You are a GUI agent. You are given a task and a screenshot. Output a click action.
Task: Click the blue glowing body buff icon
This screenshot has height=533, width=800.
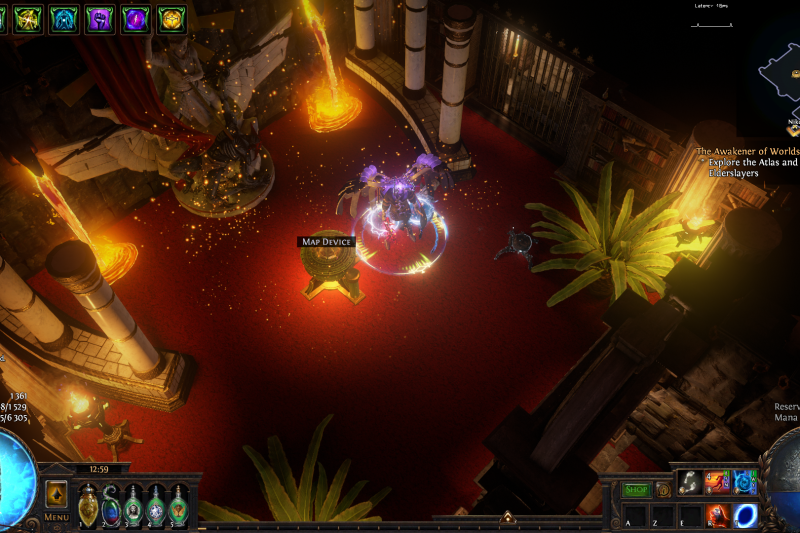(63, 18)
